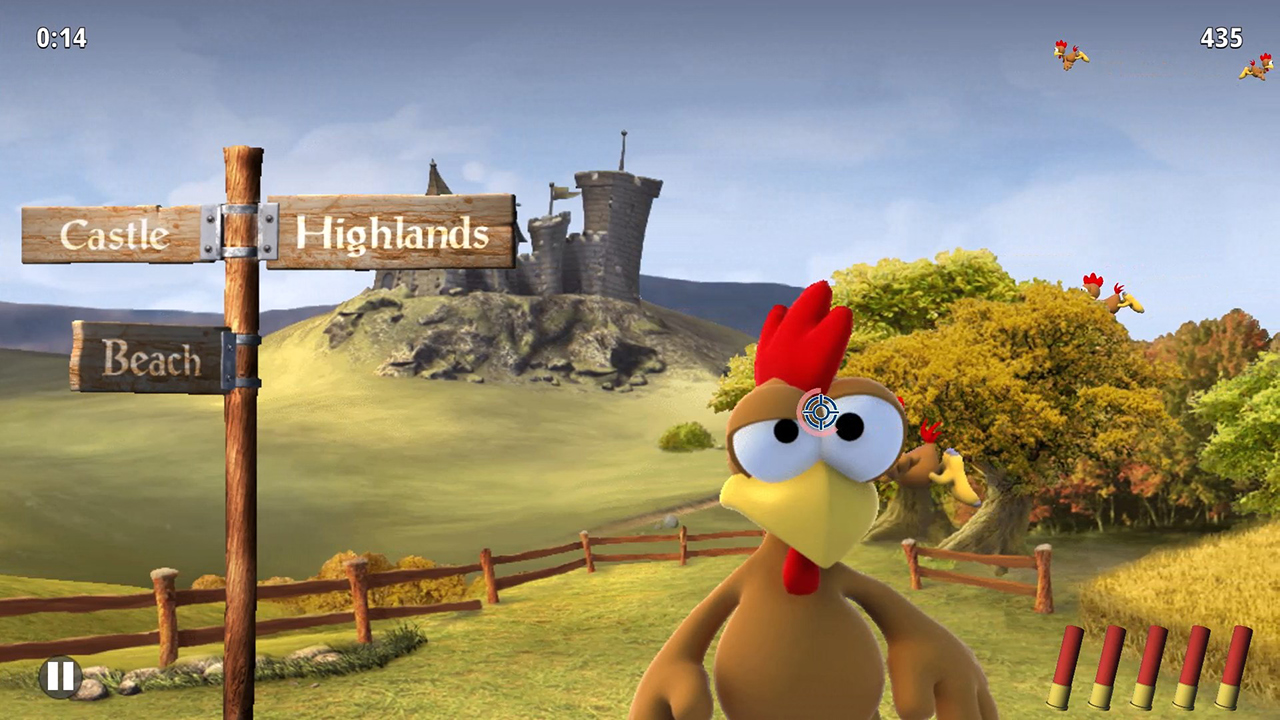Click the pause icon bottom left
1280x720 pixels.
60,677
